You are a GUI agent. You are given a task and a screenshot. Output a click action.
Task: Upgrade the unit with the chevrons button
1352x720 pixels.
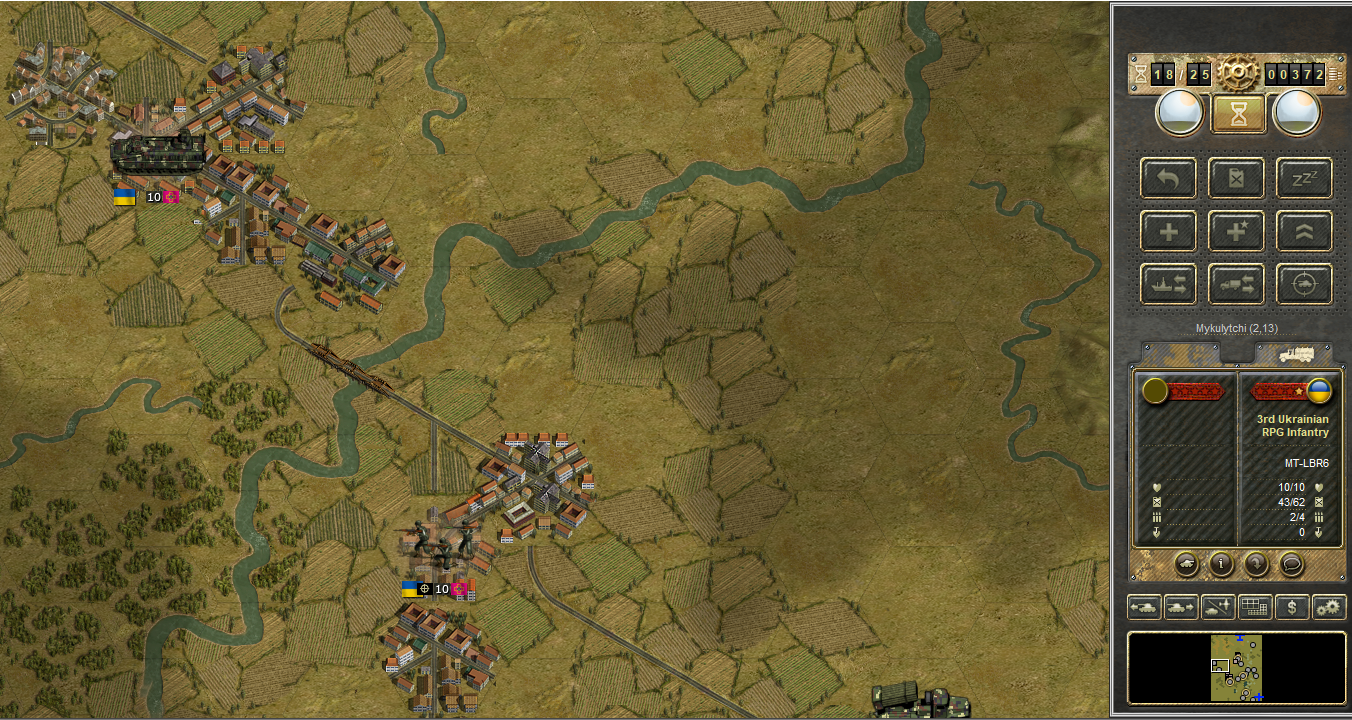point(1304,232)
